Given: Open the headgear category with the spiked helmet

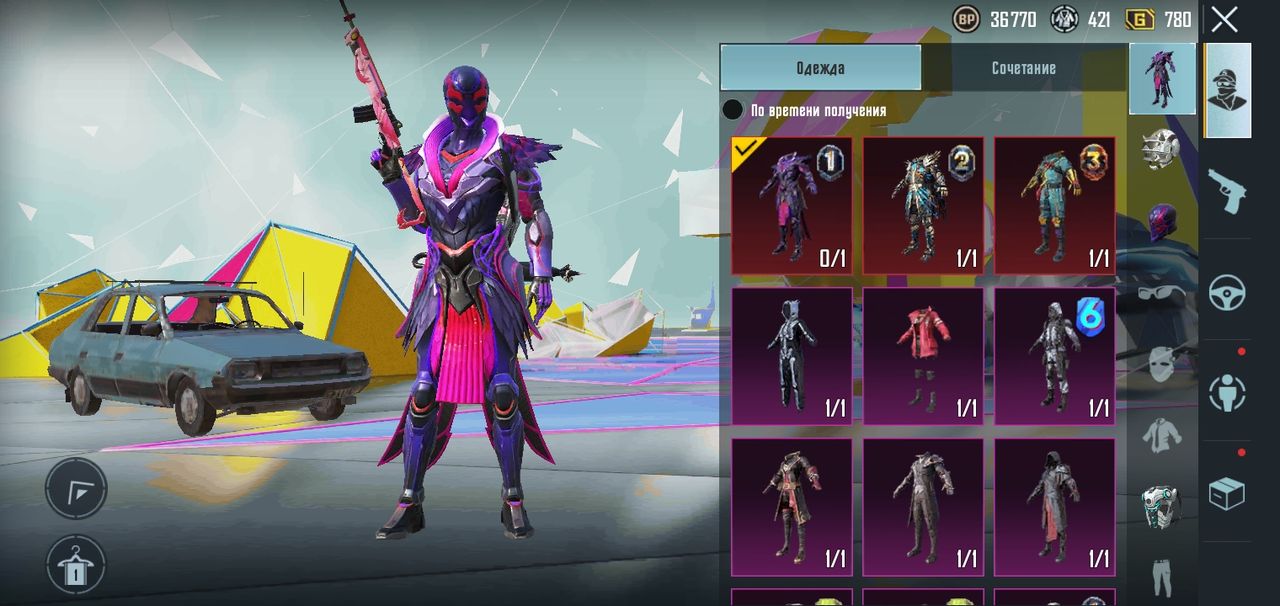Looking at the screenshot, I should coord(1161,149).
